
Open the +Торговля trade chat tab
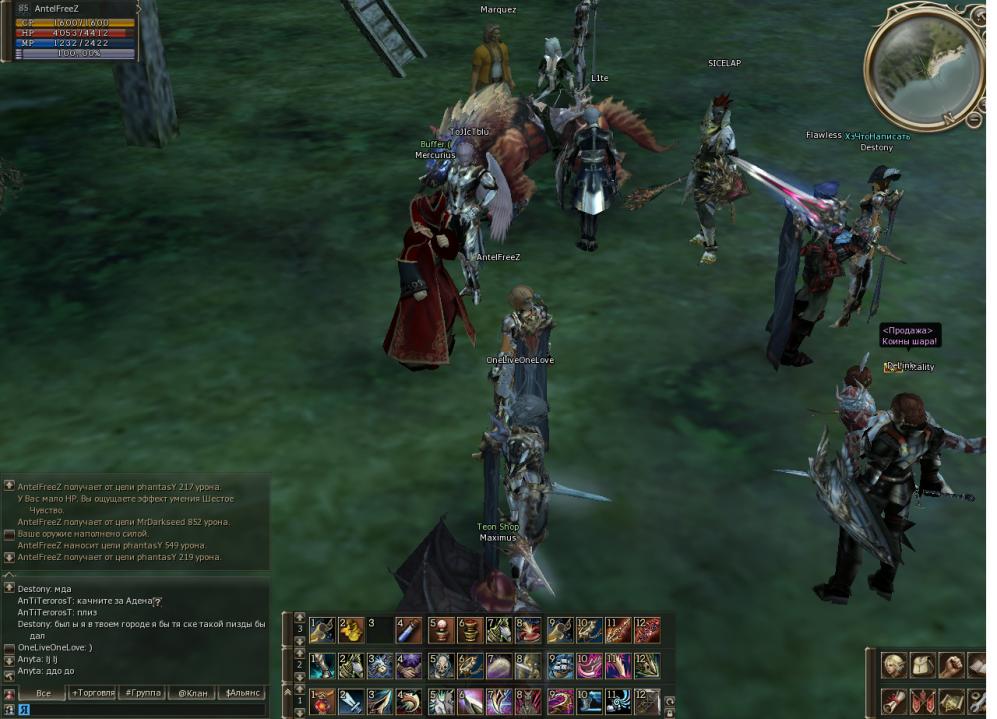(x=92, y=692)
